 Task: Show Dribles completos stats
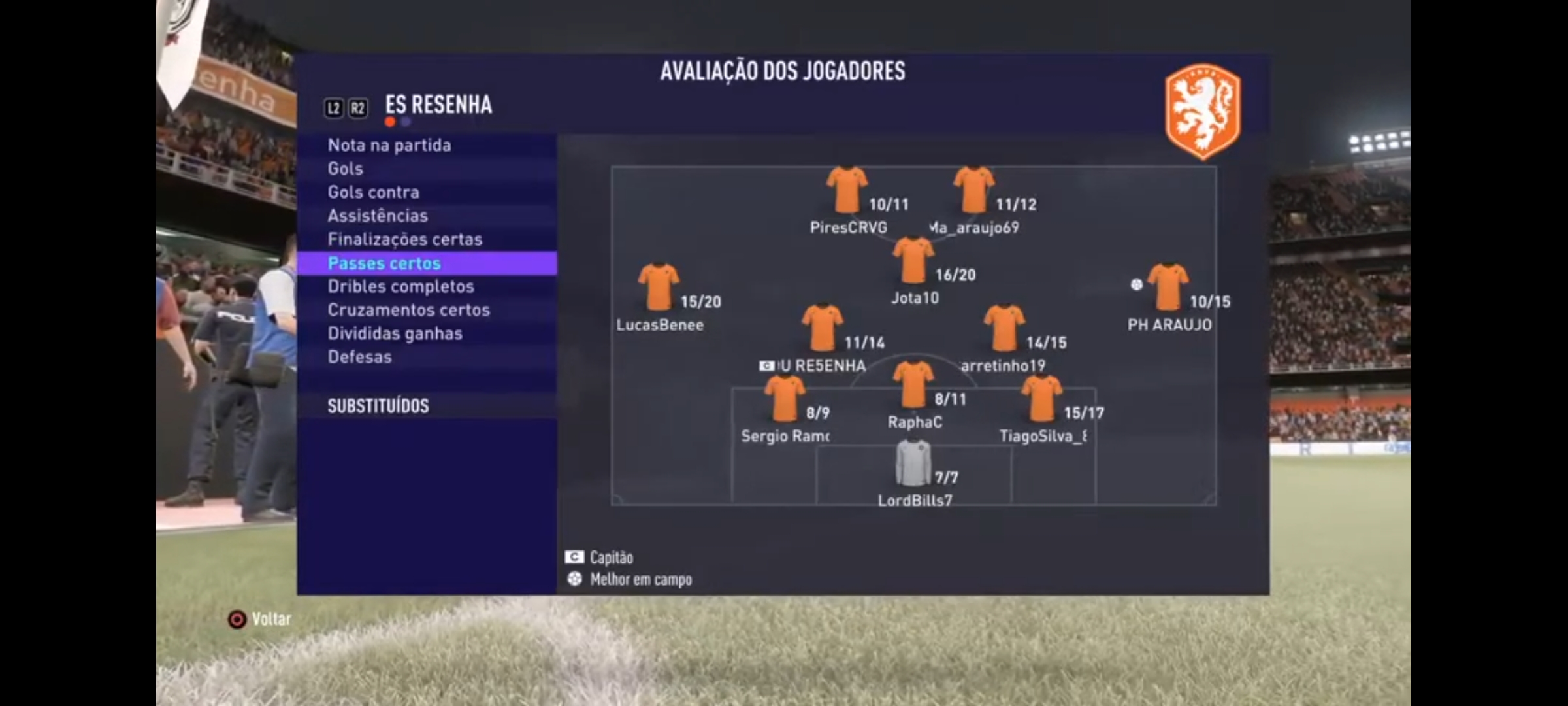point(401,286)
